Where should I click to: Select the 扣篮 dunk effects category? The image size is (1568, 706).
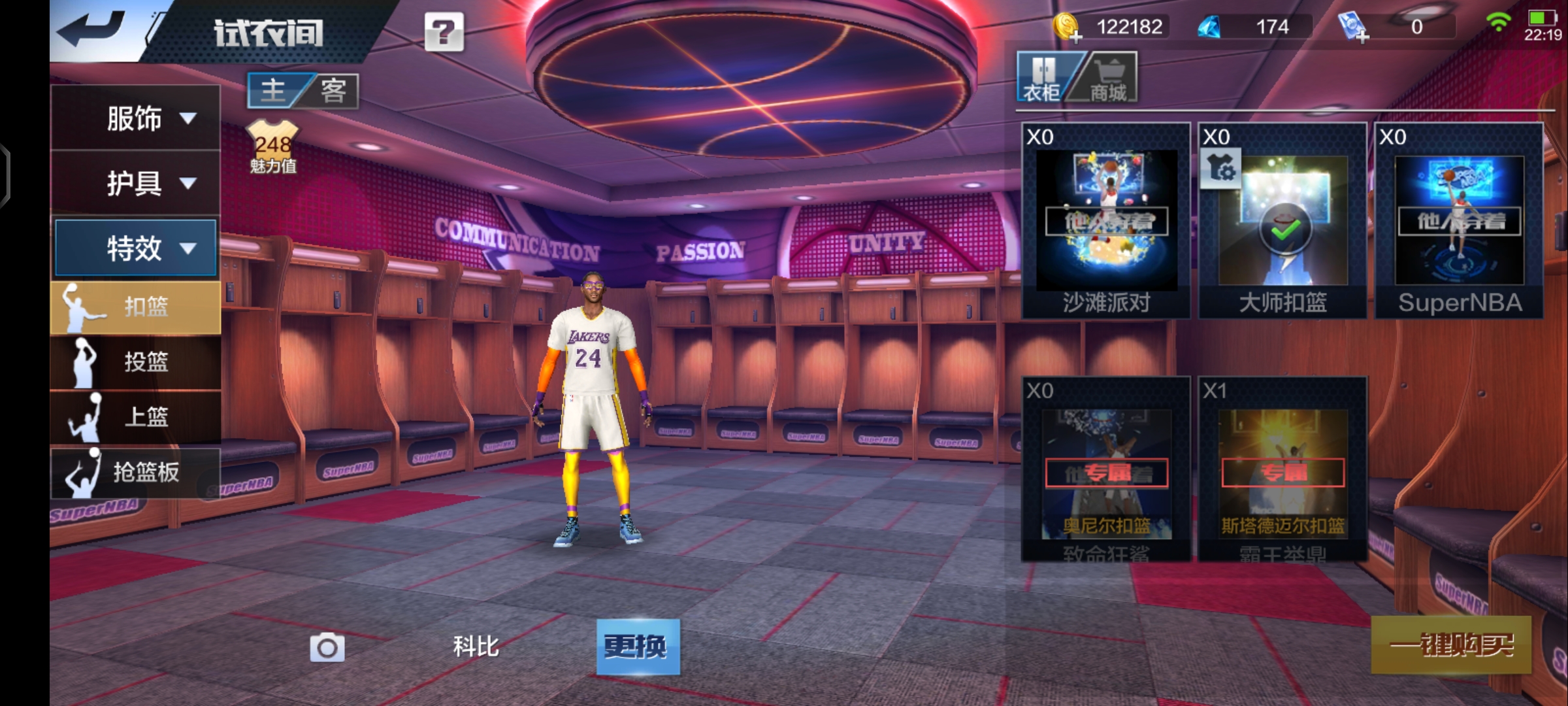tap(136, 307)
